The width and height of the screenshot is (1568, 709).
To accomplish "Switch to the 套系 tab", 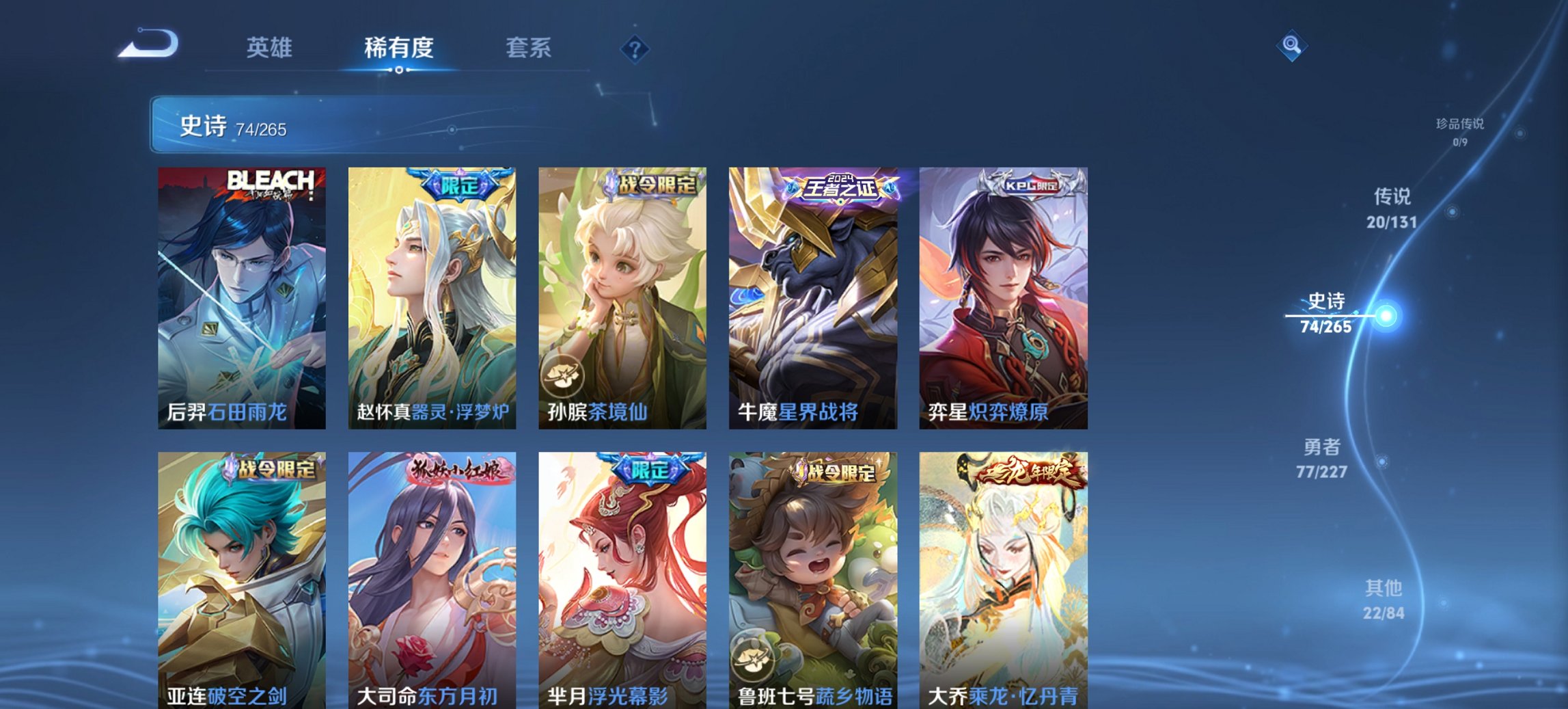I will [529, 48].
